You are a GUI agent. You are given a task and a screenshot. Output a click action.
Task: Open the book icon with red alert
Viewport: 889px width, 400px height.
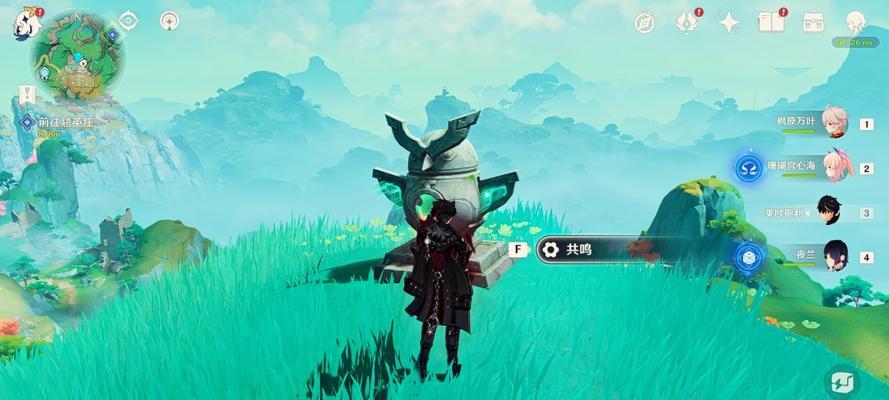pos(770,22)
